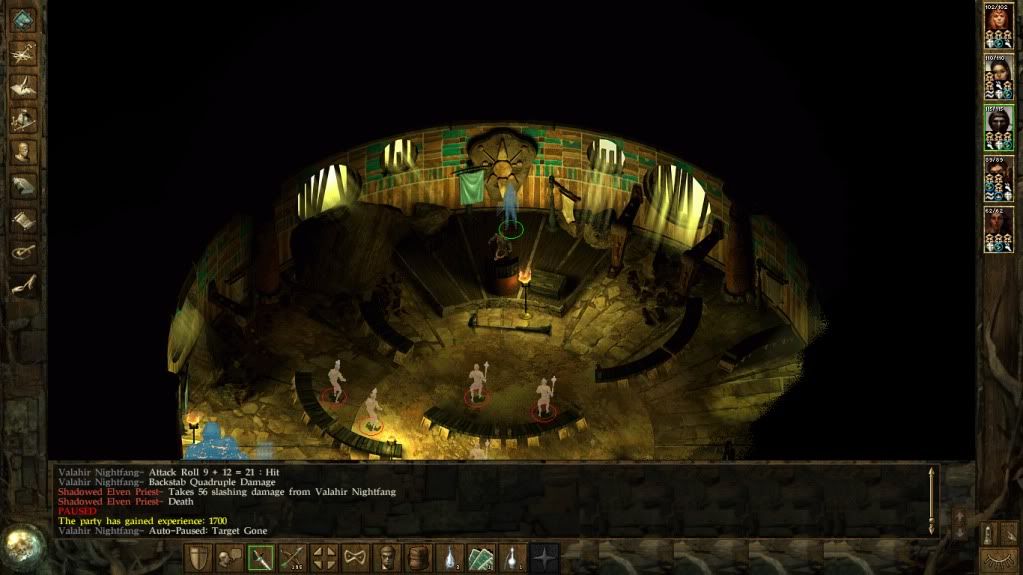Click the four-point star quick slot
Viewport: 1023px width, 575px height.
click(544, 558)
